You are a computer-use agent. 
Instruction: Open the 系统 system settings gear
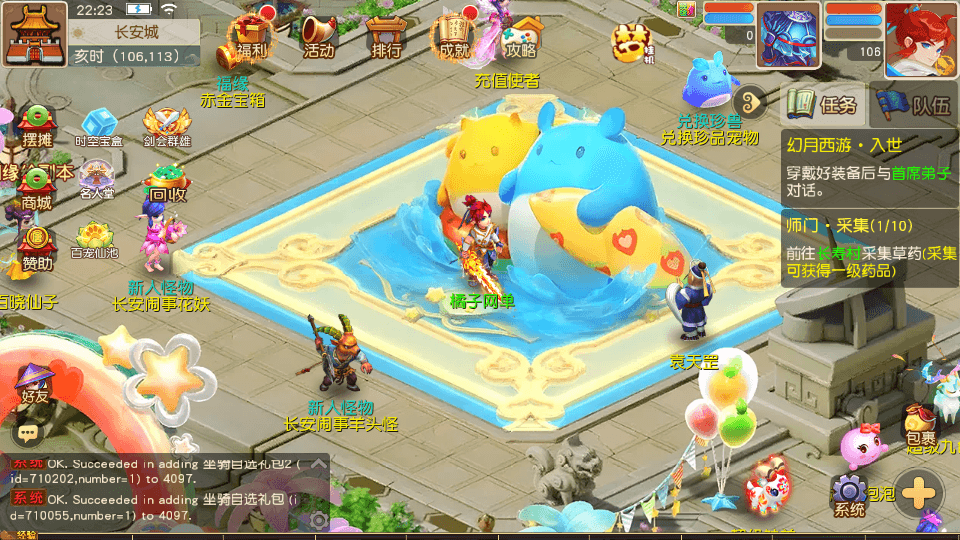[850, 495]
